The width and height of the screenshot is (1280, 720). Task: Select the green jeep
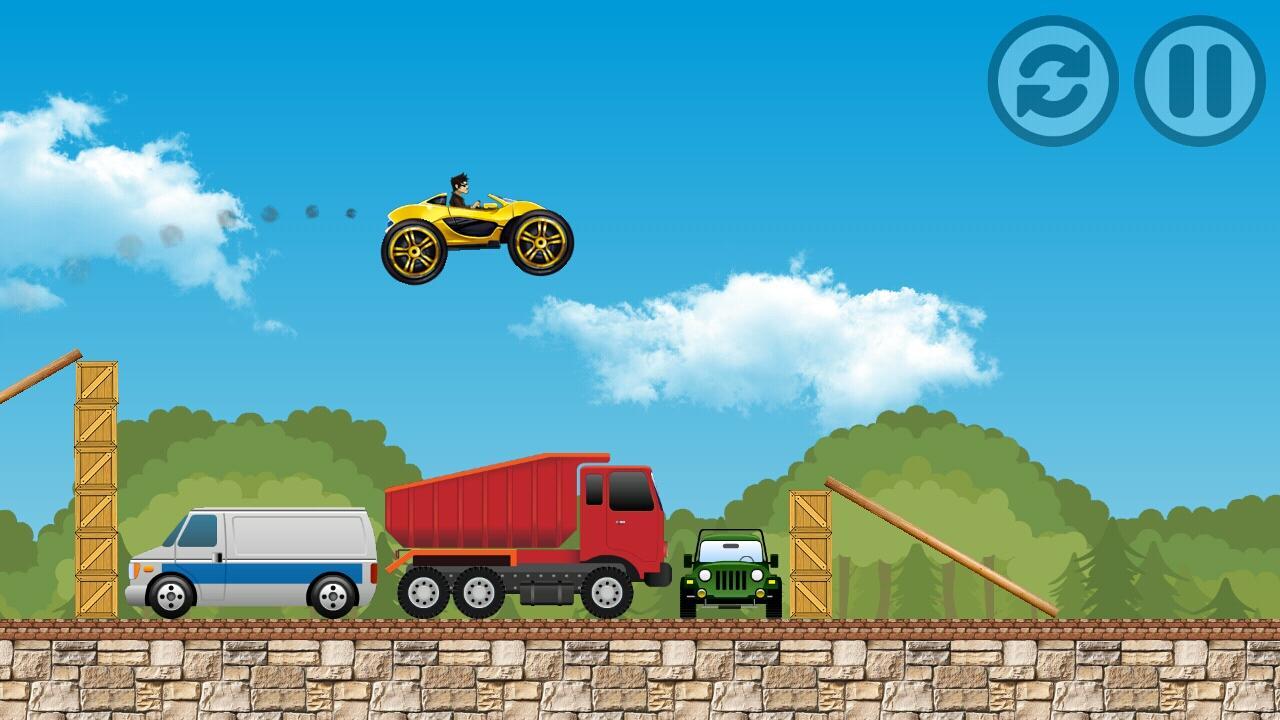(733, 575)
